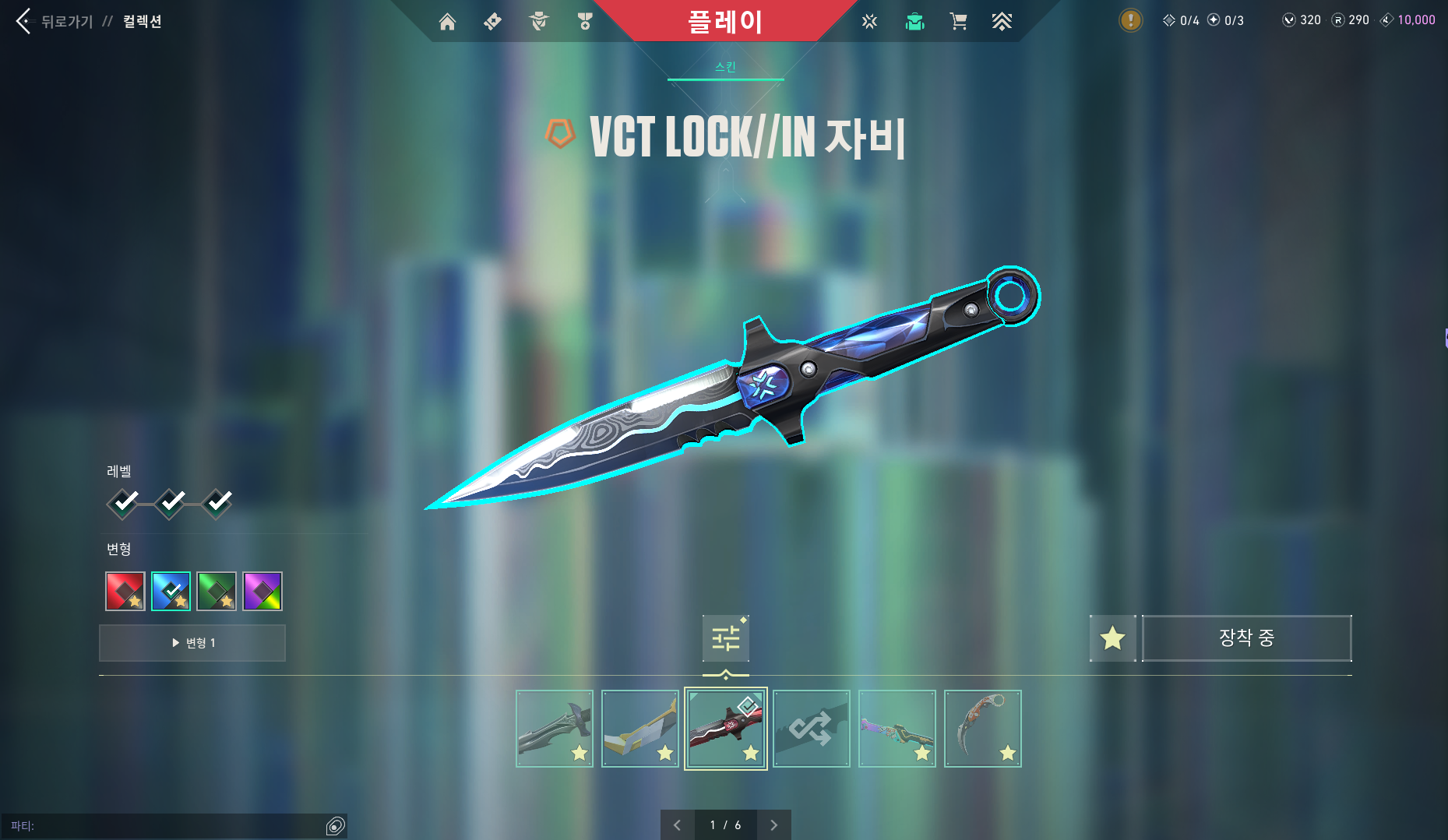Open the agents page with the hat icon
The width and height of the screenshot is (1448, 840).
tap(538, 22)
